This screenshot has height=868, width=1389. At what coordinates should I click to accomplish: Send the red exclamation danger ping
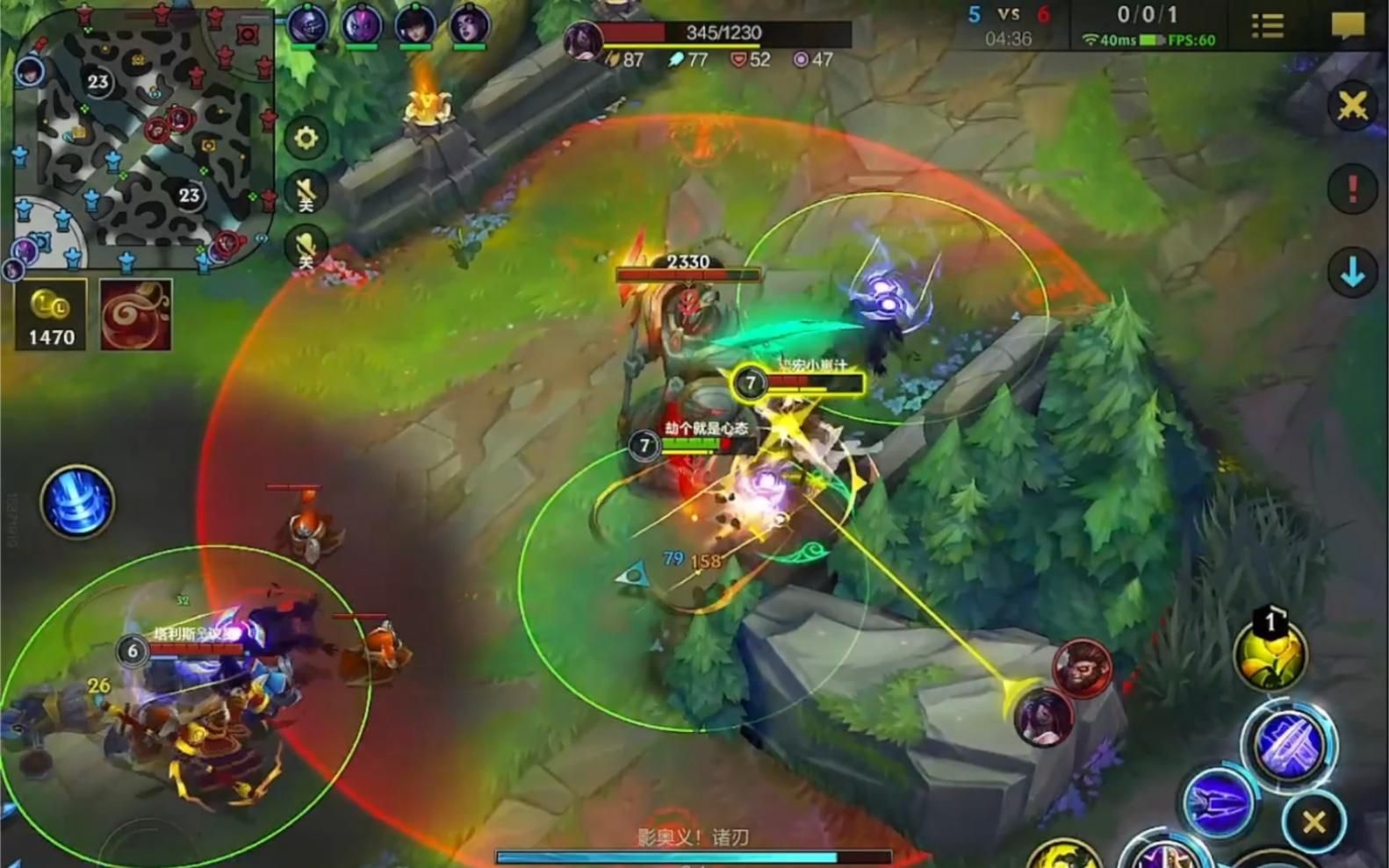click(1352, 189)
